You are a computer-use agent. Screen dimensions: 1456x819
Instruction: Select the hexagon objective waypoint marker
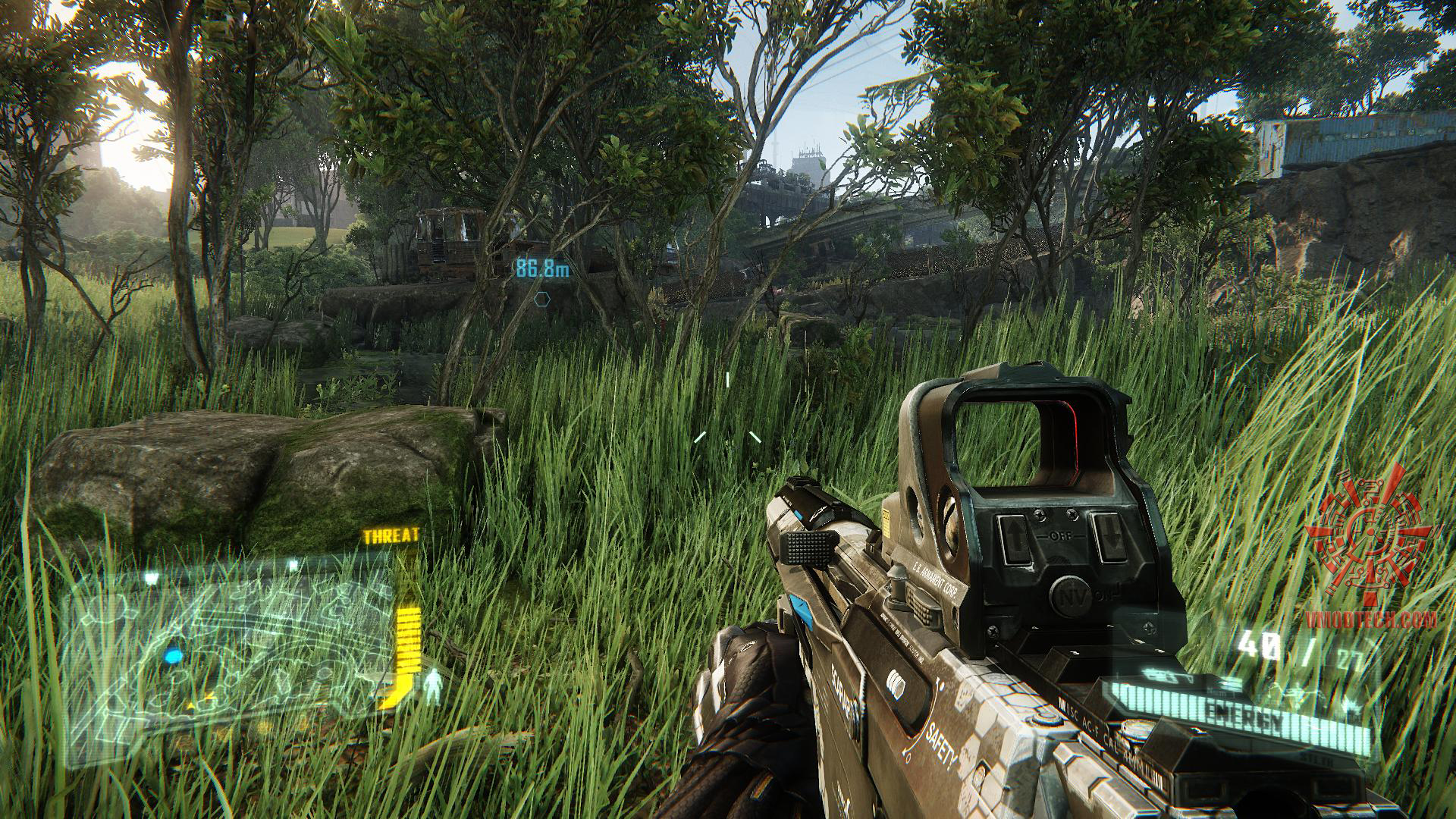541,300
